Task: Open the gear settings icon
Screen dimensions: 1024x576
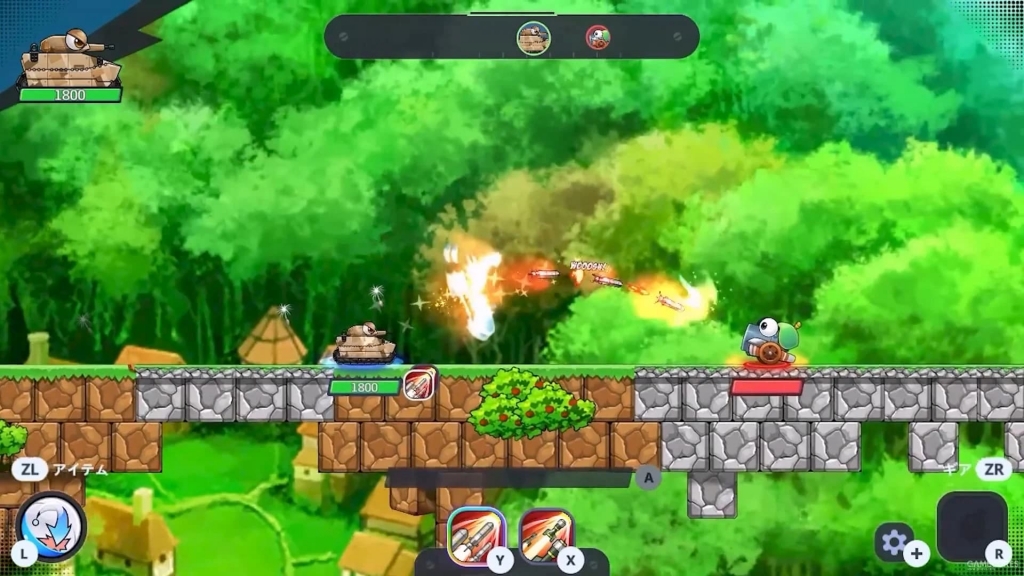Action: pyautogui.click(x=894, y=541)
